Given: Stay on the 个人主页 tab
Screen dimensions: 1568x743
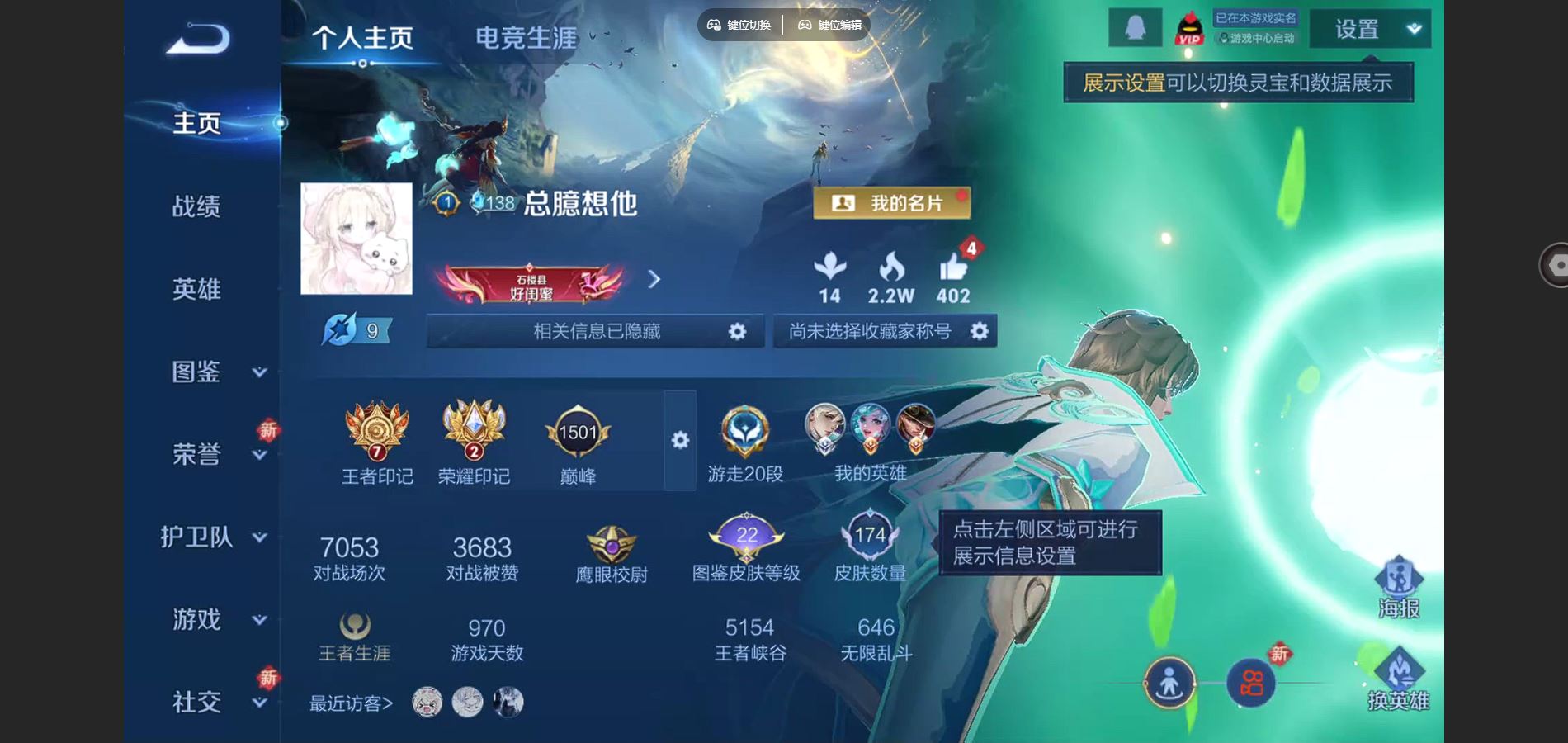Looking at the screenshot, I should tap(363, 36).
